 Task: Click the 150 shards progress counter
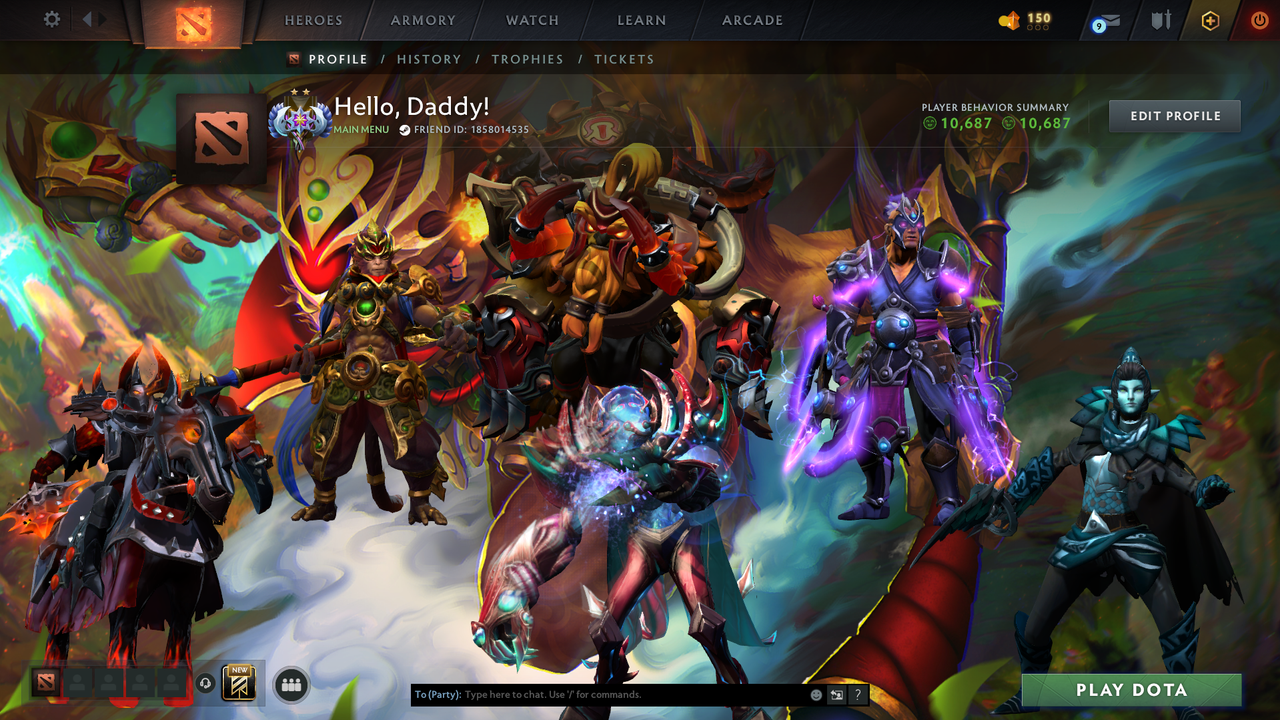(1028, 20)
